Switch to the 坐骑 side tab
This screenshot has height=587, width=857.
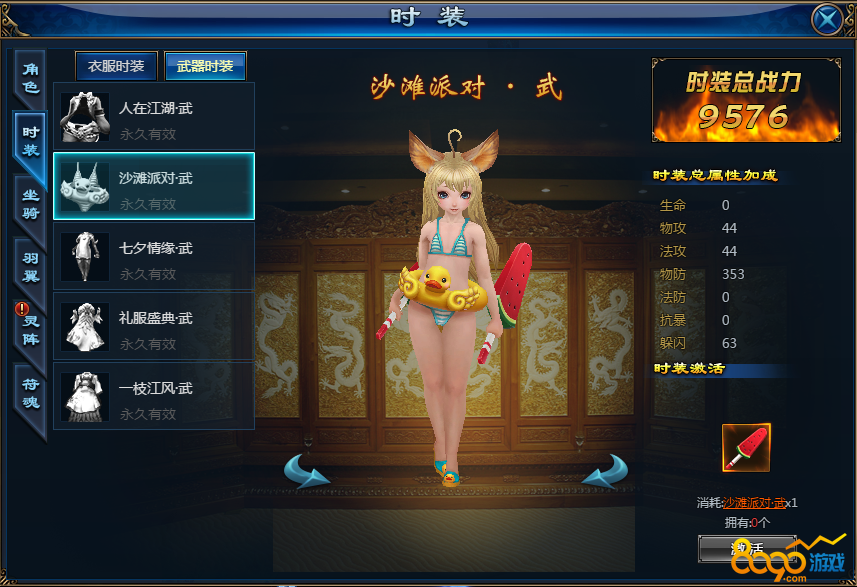30,204
